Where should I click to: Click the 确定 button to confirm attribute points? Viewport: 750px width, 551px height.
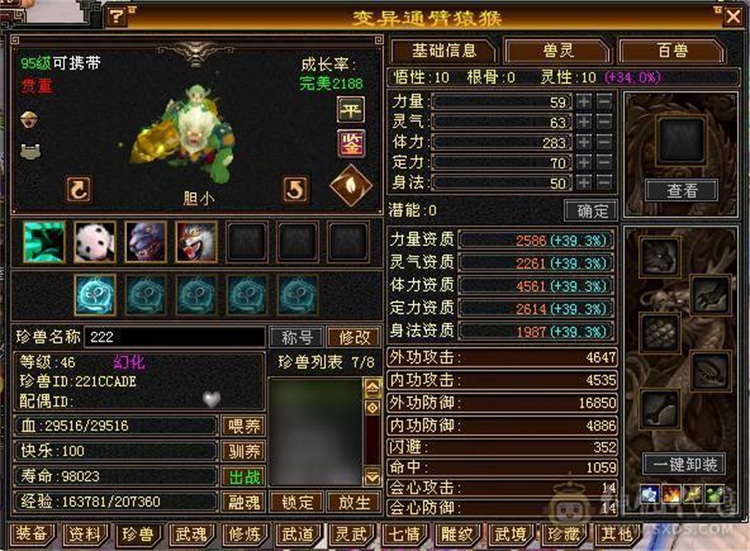coord(589,210)
